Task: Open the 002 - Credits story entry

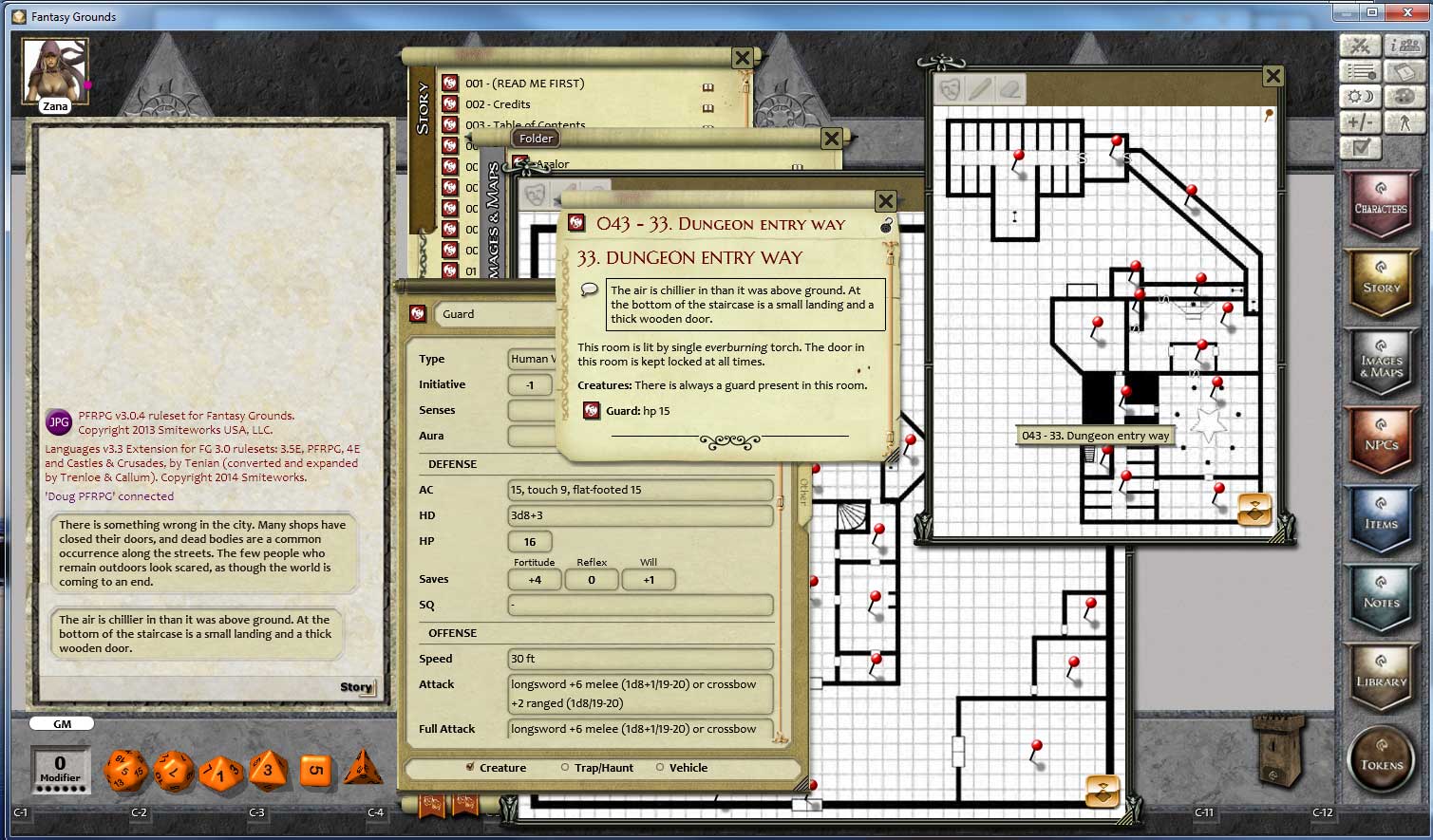Action: point(499,103)
